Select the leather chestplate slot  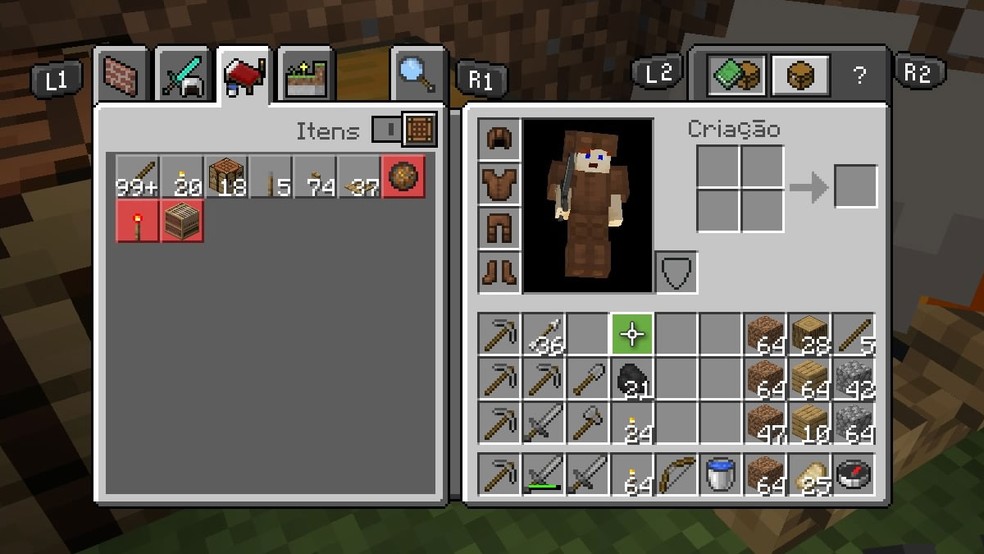[x=499, y=183]
